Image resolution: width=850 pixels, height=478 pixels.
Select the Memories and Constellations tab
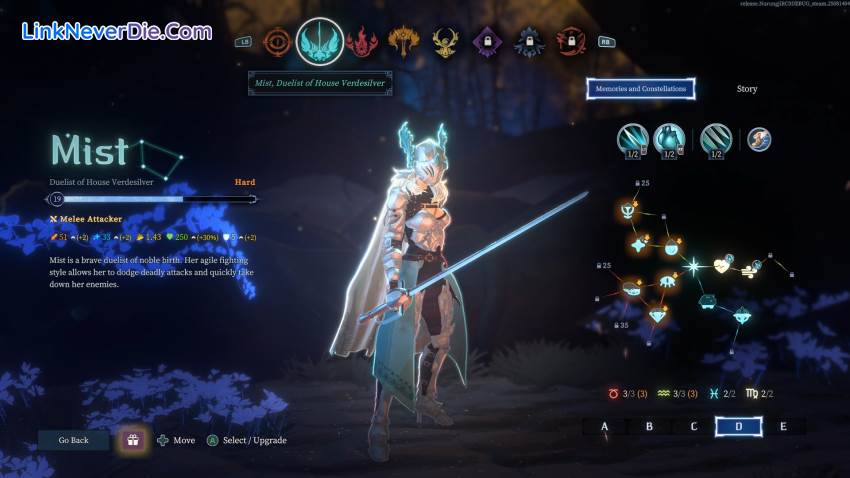(641, 89)
